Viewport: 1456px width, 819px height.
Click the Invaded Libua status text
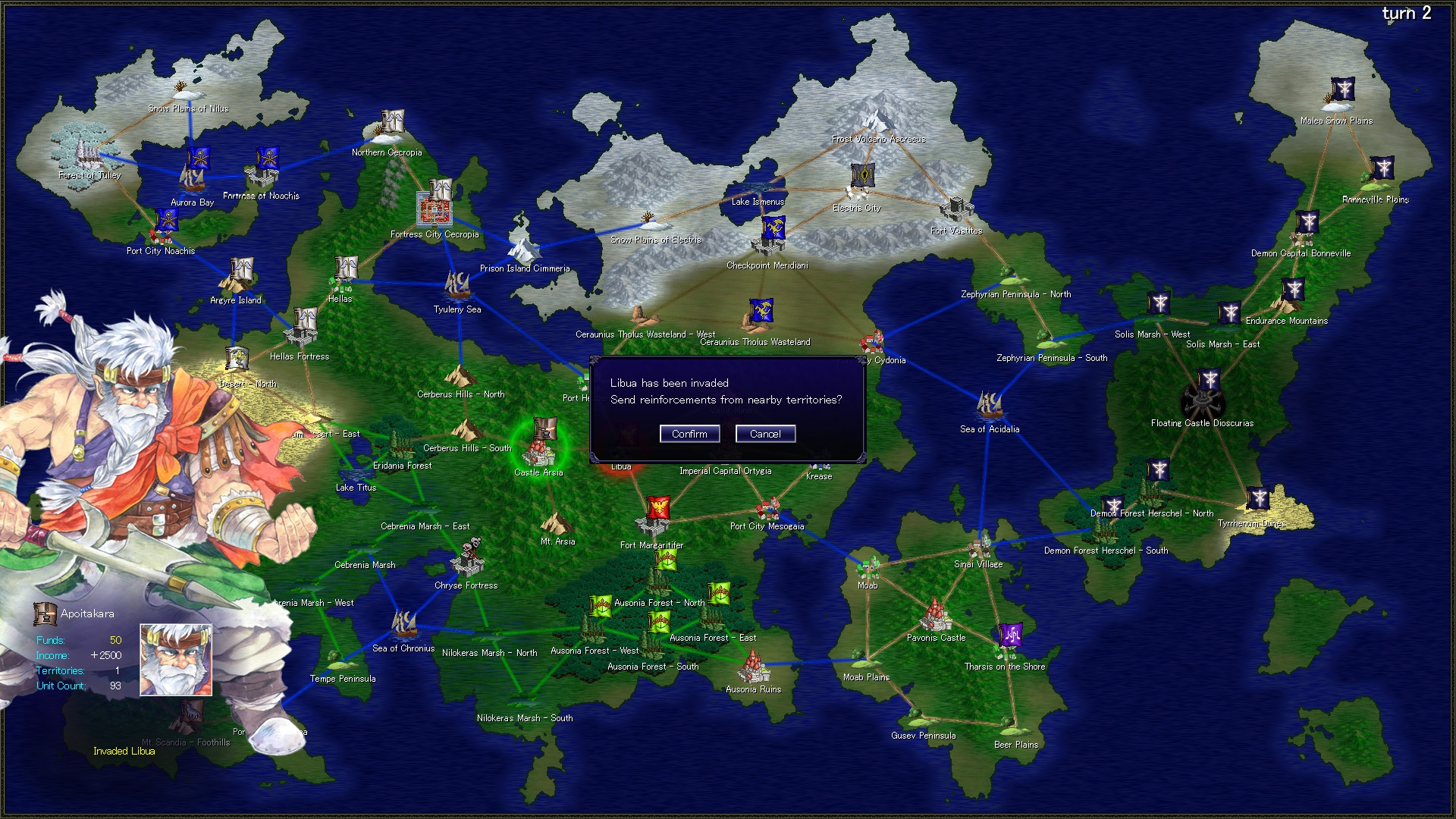(x=124, y=751)
